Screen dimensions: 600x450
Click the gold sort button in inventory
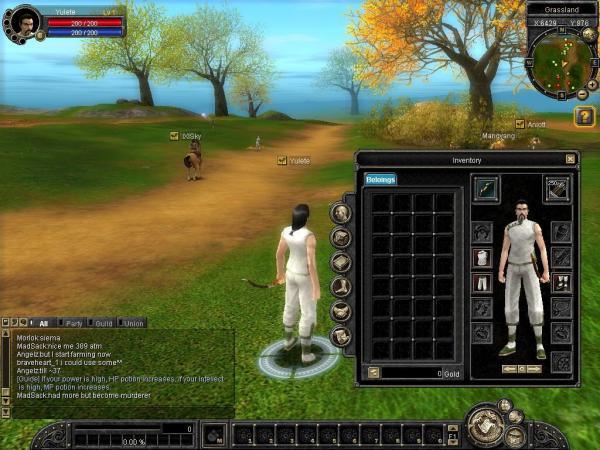(x=373, y=373)
